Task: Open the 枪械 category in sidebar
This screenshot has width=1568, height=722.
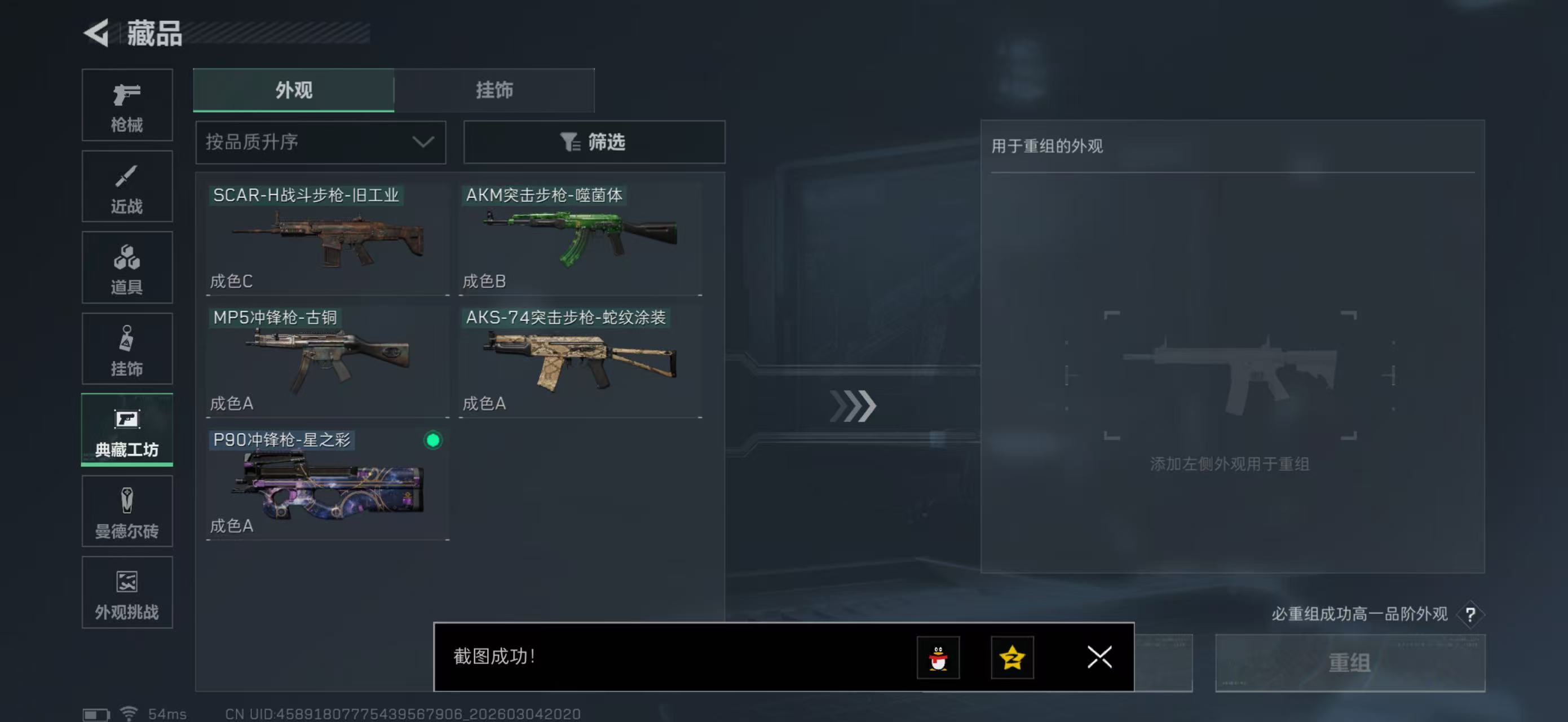Action: click(x=127, y=105)
